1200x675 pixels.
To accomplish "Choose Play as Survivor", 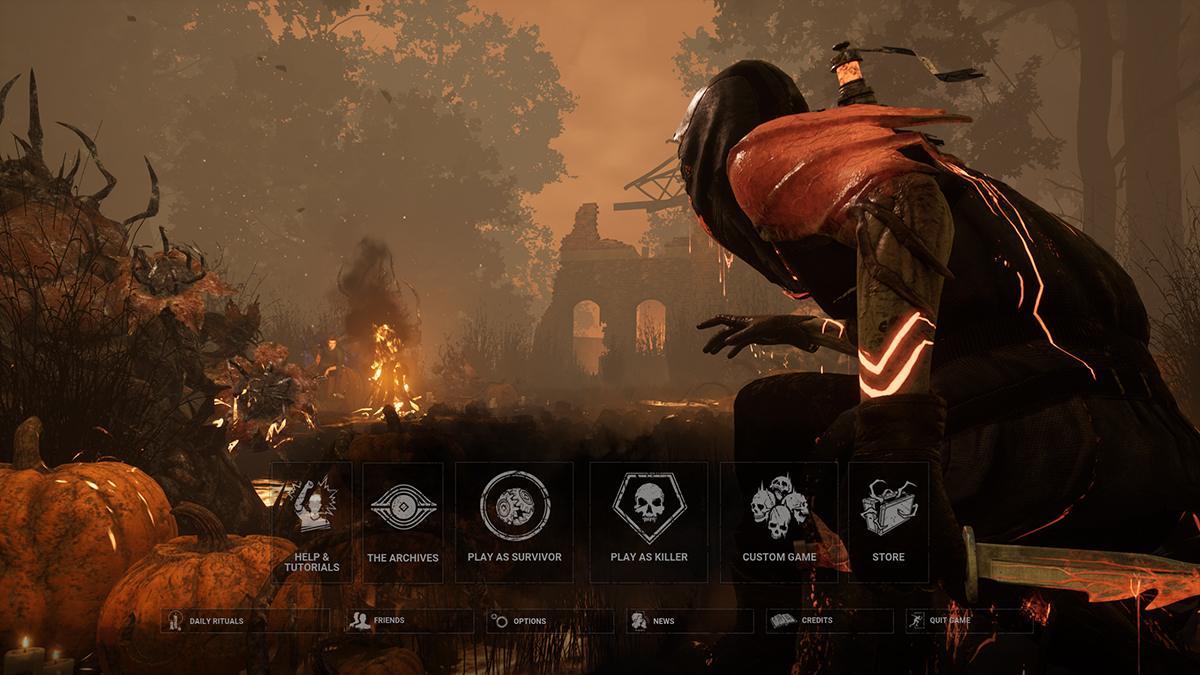I will coord(514,521).
